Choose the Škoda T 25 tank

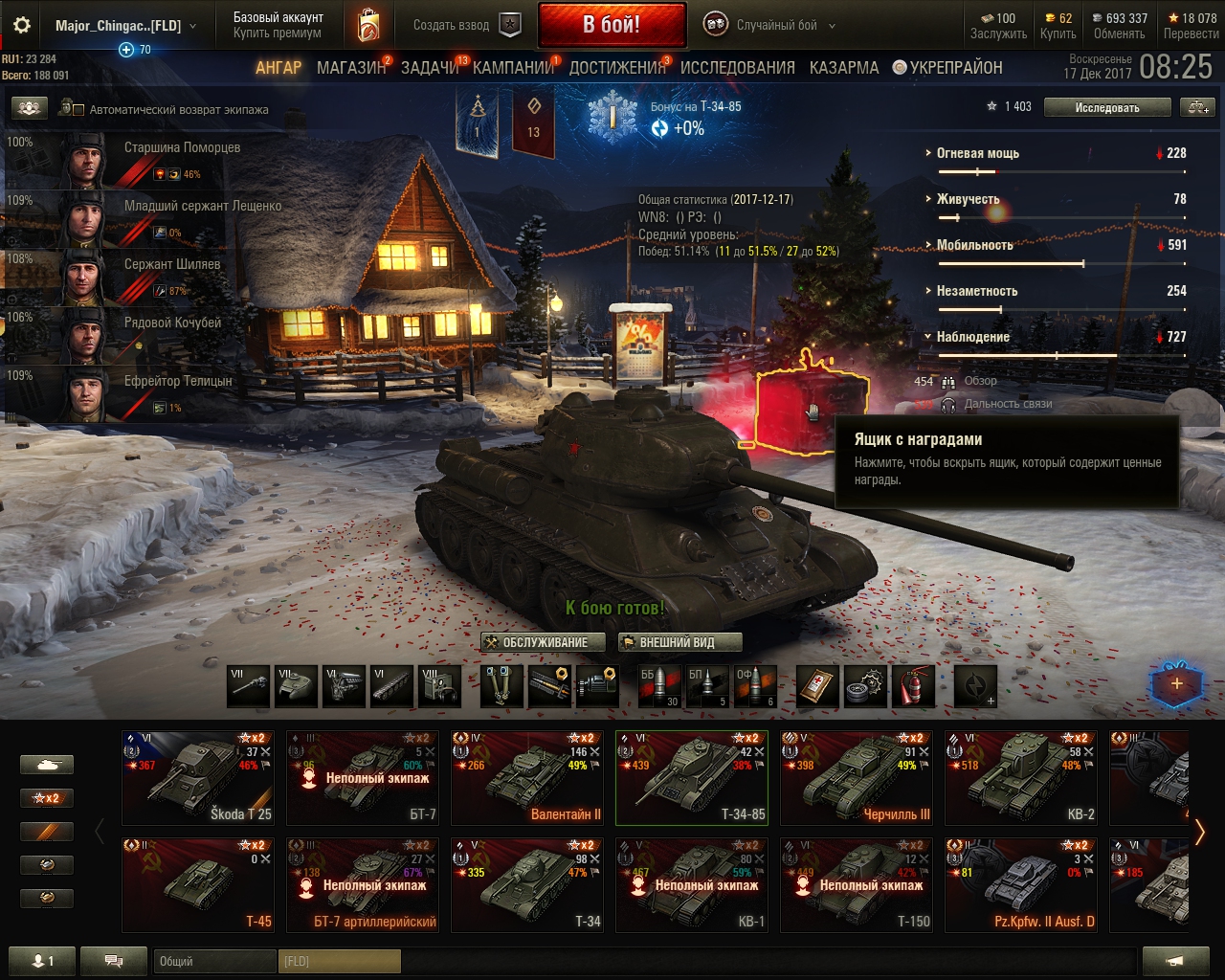199,777
